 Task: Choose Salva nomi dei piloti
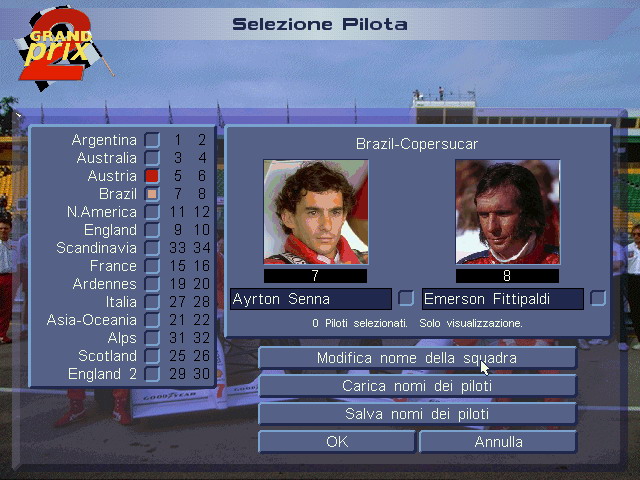pyautogui.click(x=417, y=414)
